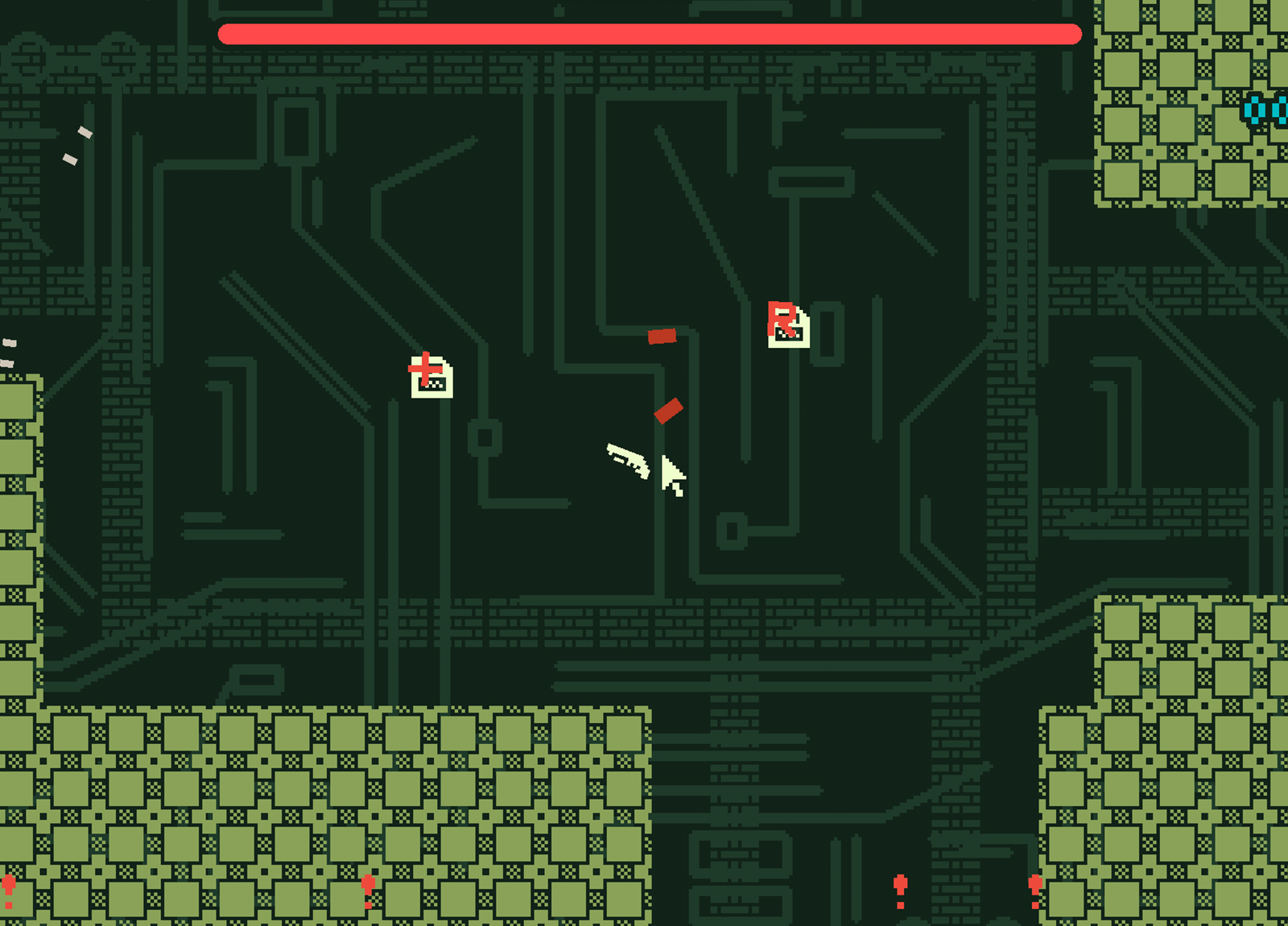
Task: Click the exclamation marker near bottom center-right
Action: pos(902,890)
